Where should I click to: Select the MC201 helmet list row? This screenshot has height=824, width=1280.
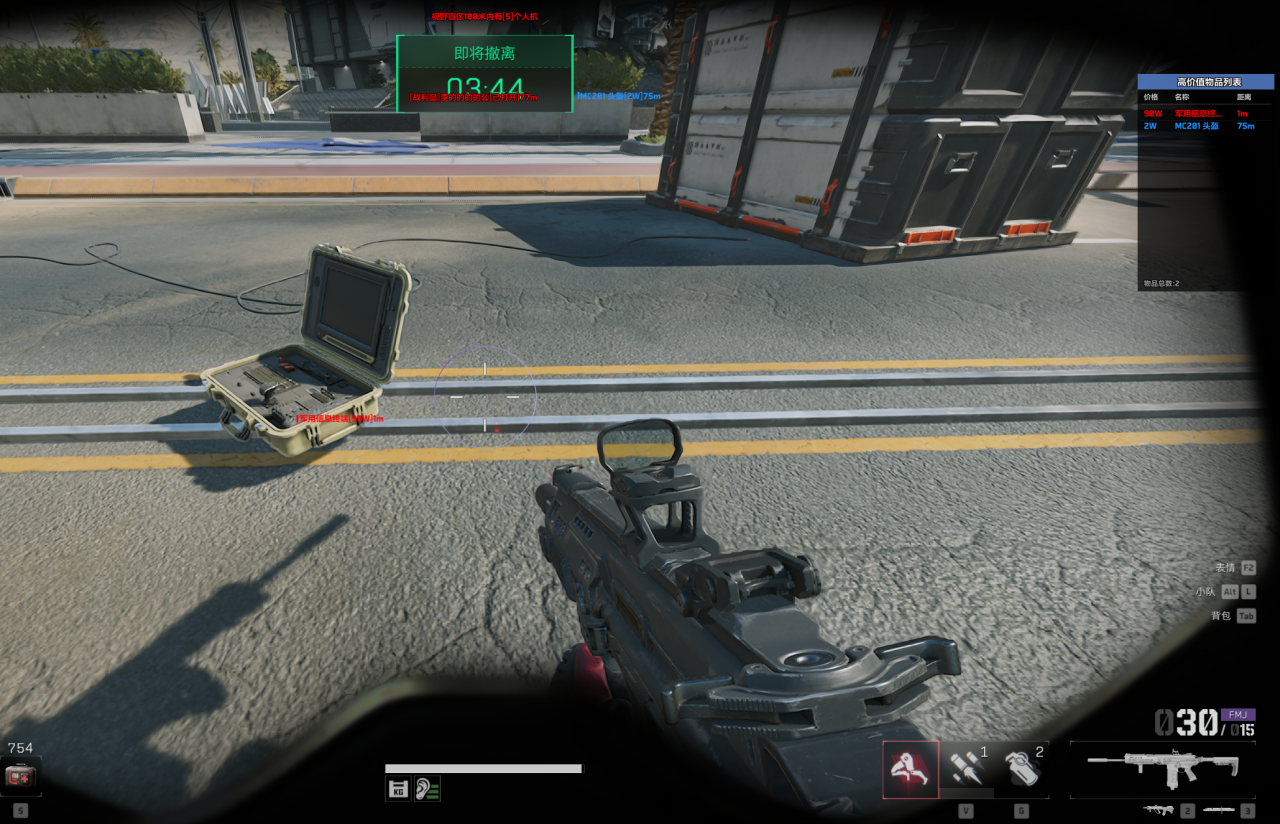pyautogui.click(x=1205, y=126)
